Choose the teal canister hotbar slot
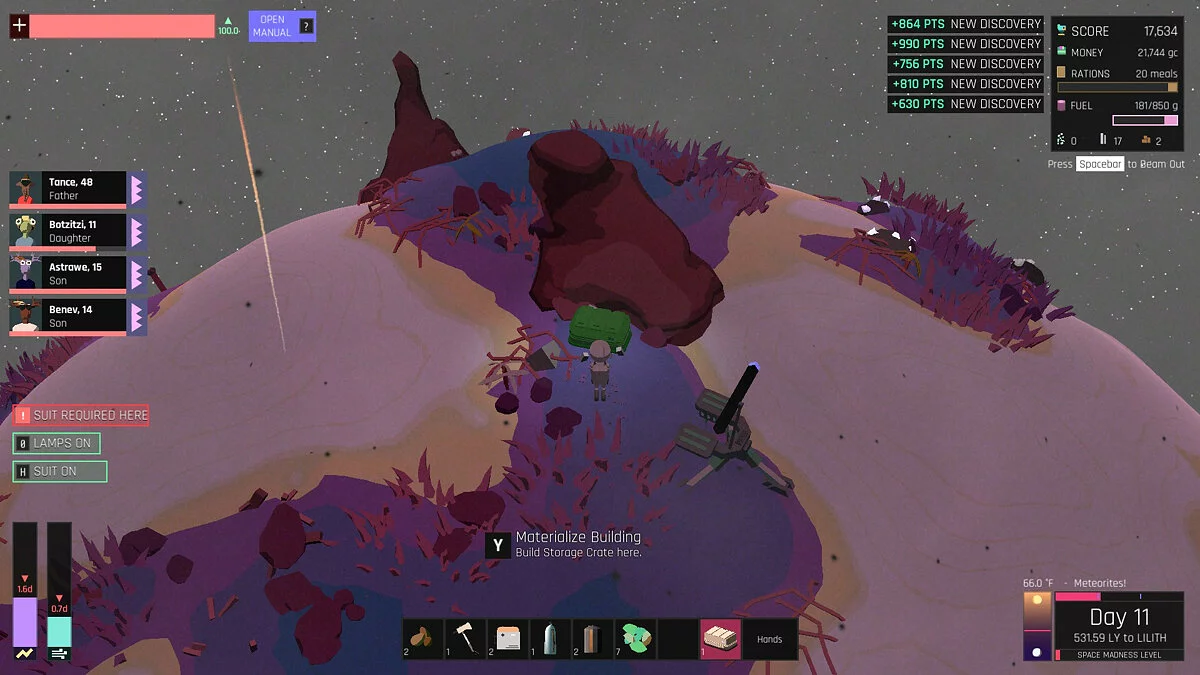This screenshot has width=1200, height=675. click(x=550, y=639)
